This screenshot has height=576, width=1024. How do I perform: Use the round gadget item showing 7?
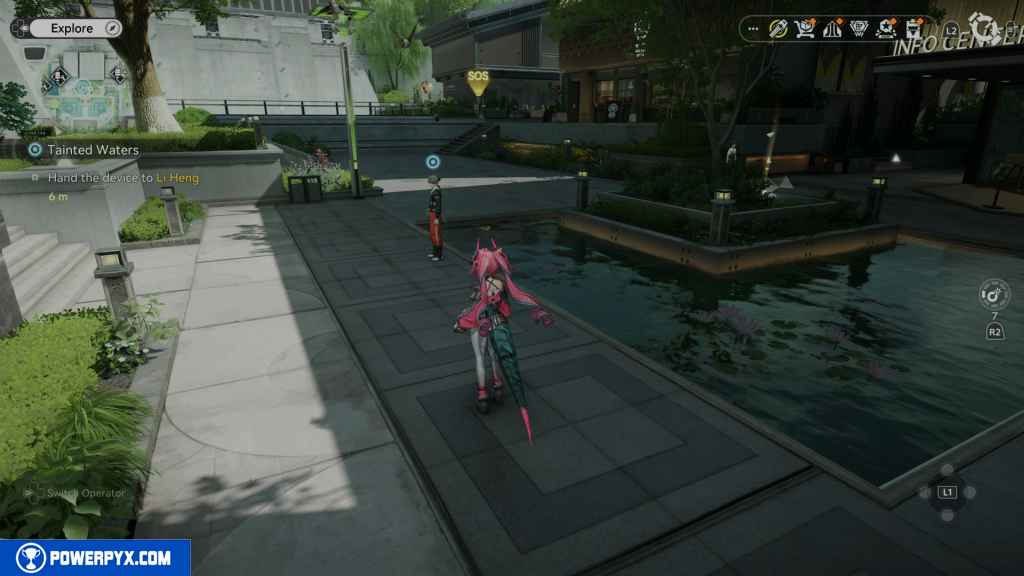click(994, 296)
